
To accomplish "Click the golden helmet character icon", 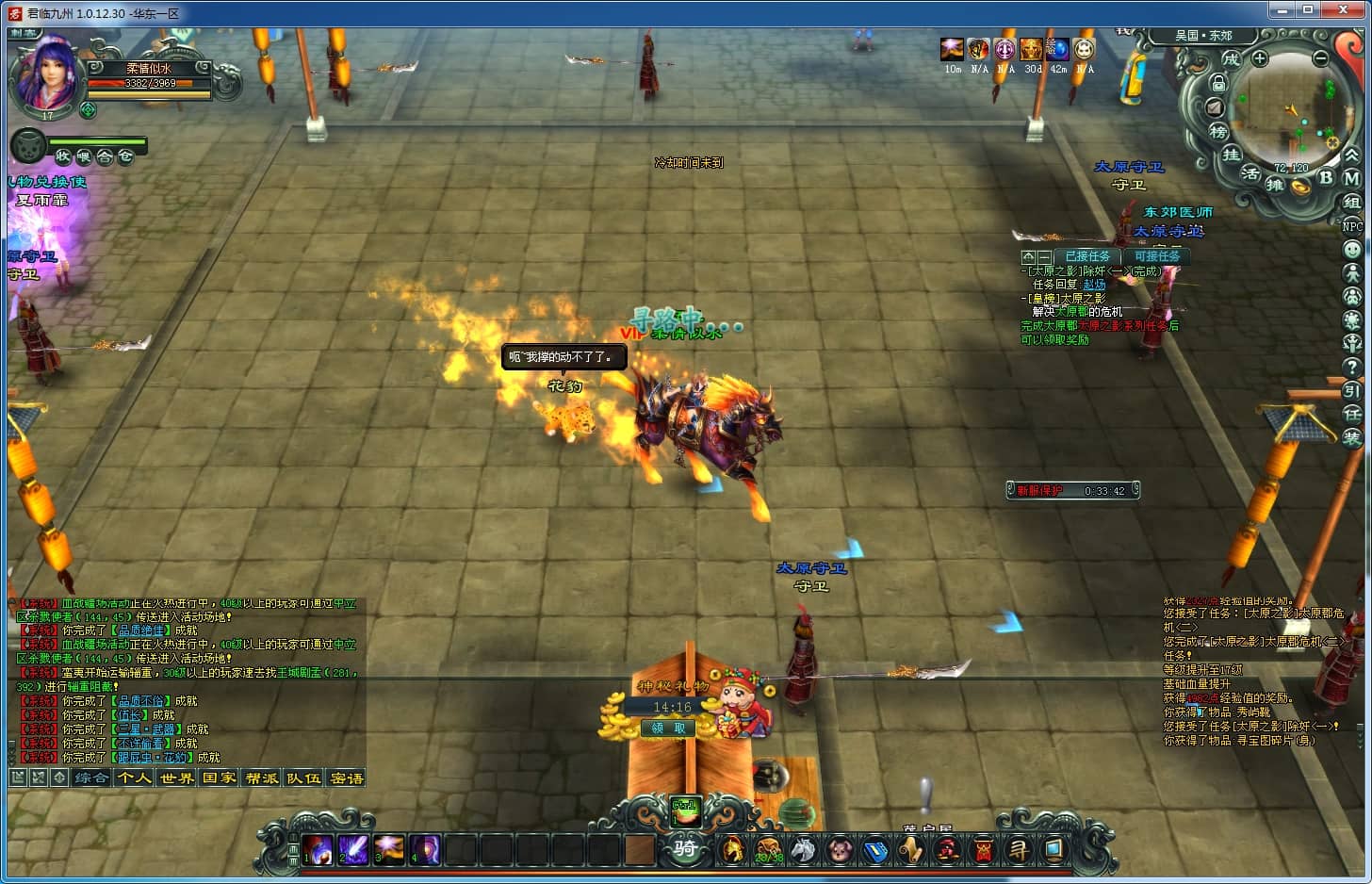I will pyautogui.click(x=731, y=850).
